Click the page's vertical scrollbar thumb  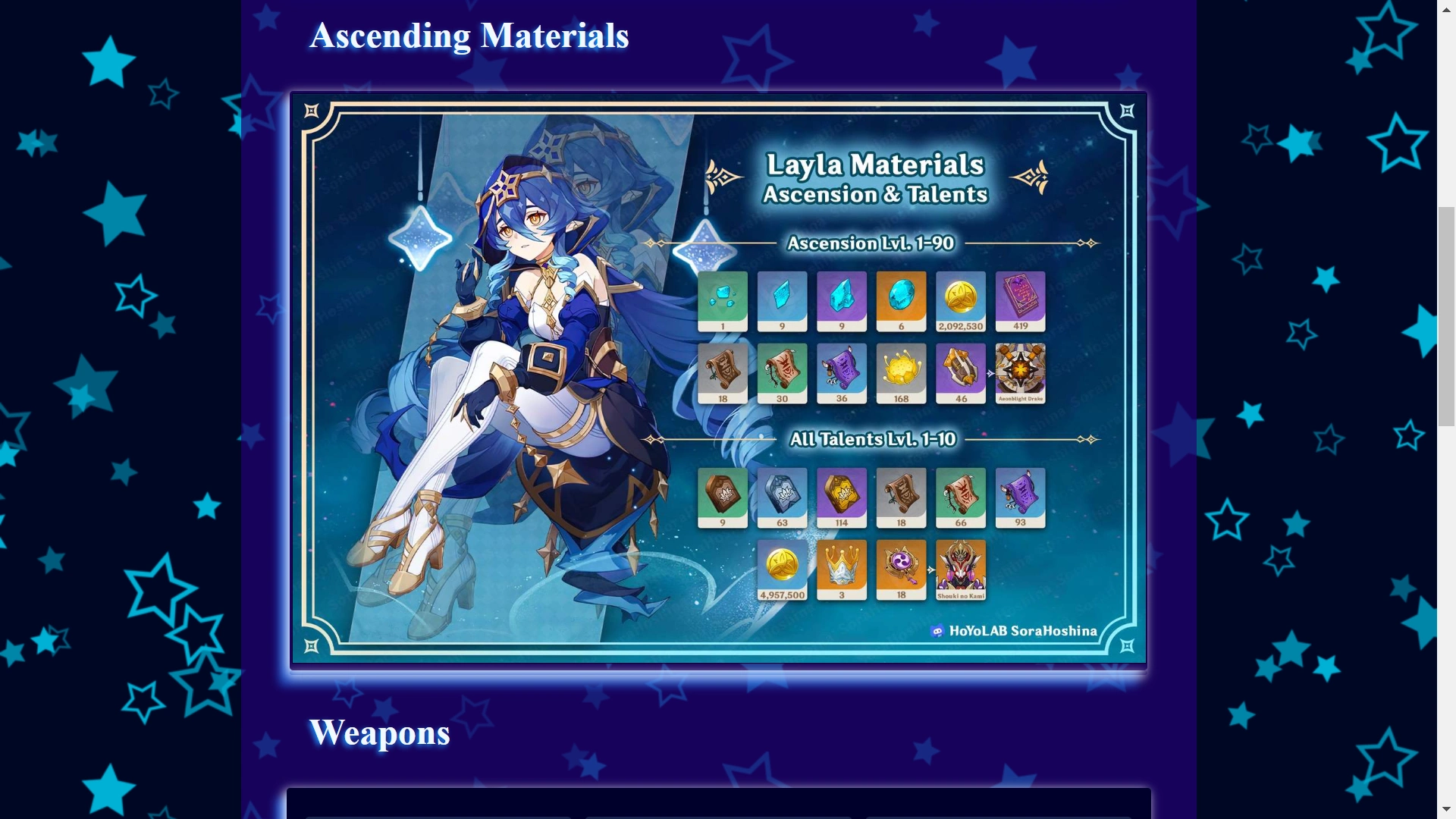coord(1446,315)
